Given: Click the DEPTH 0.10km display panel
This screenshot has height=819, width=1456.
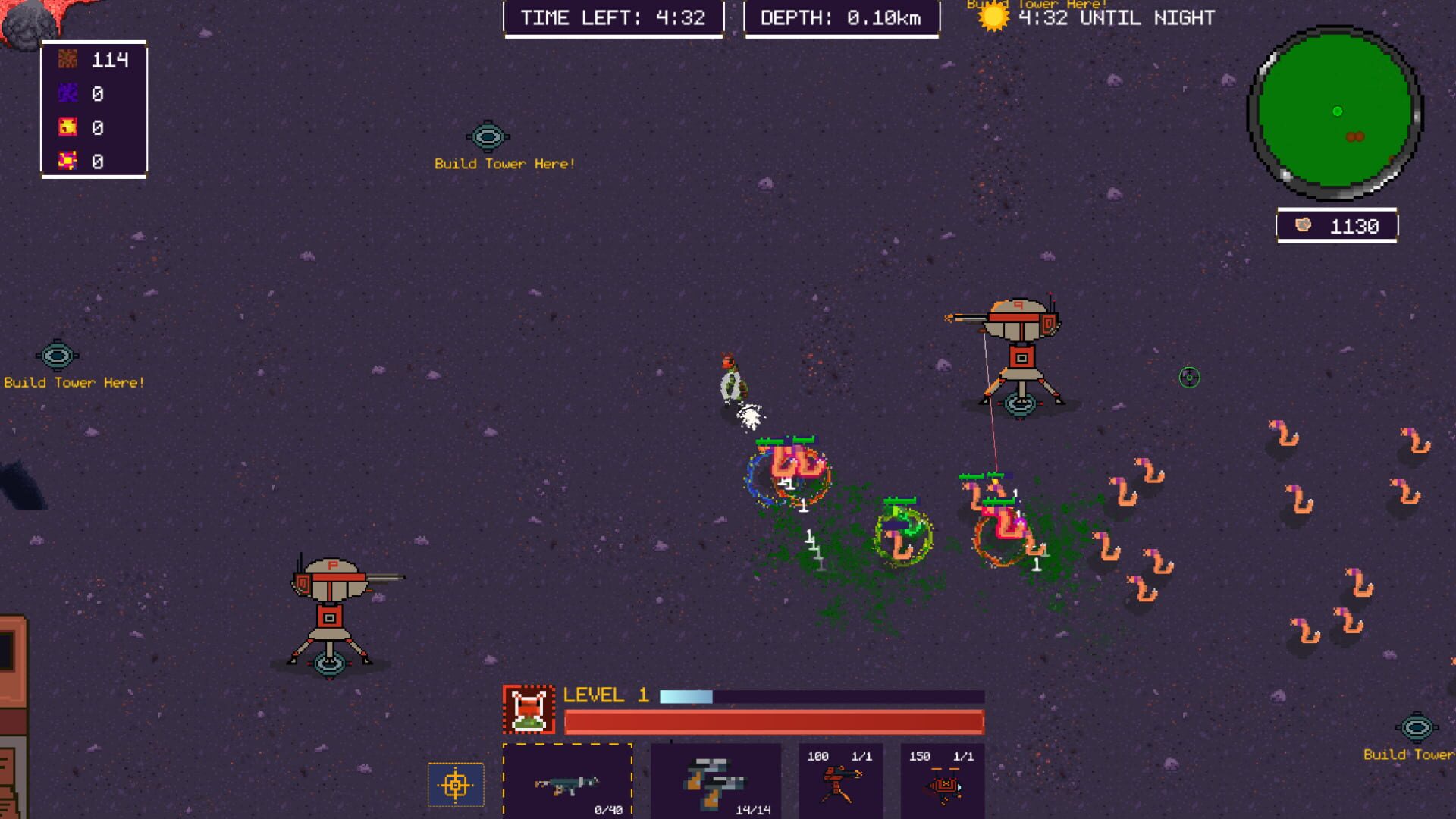Looking at the screenshot, I should point(842,17).
